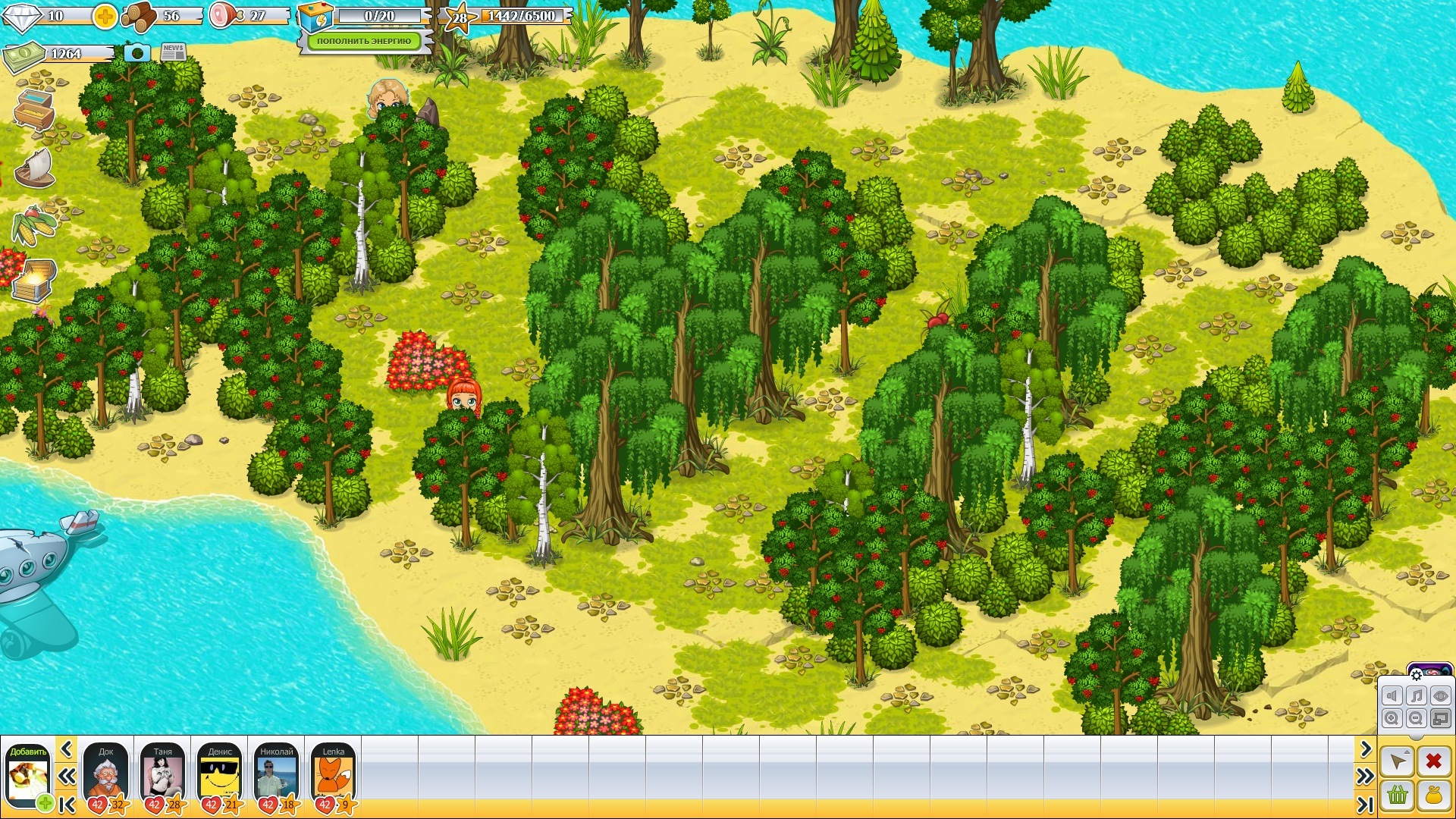Viewport: 1456px width, 819px height.
Task: Zoom in with the magnifier plus button
Action: [x=1392, y=718]
